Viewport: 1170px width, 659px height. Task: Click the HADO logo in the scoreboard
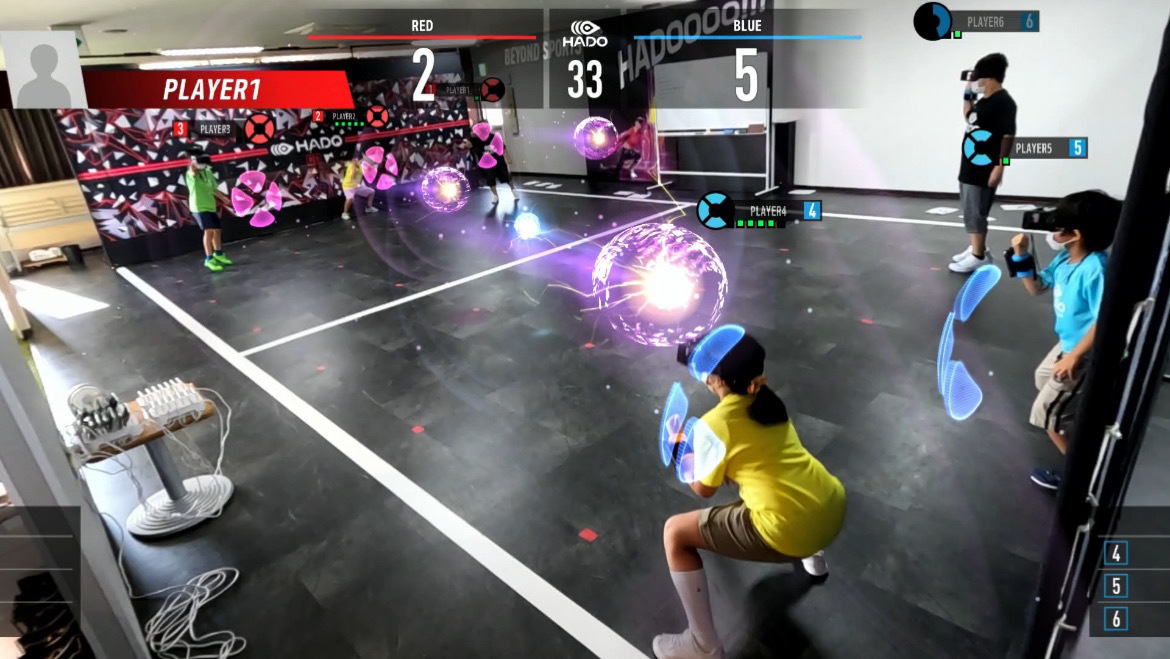click(585, 35)
